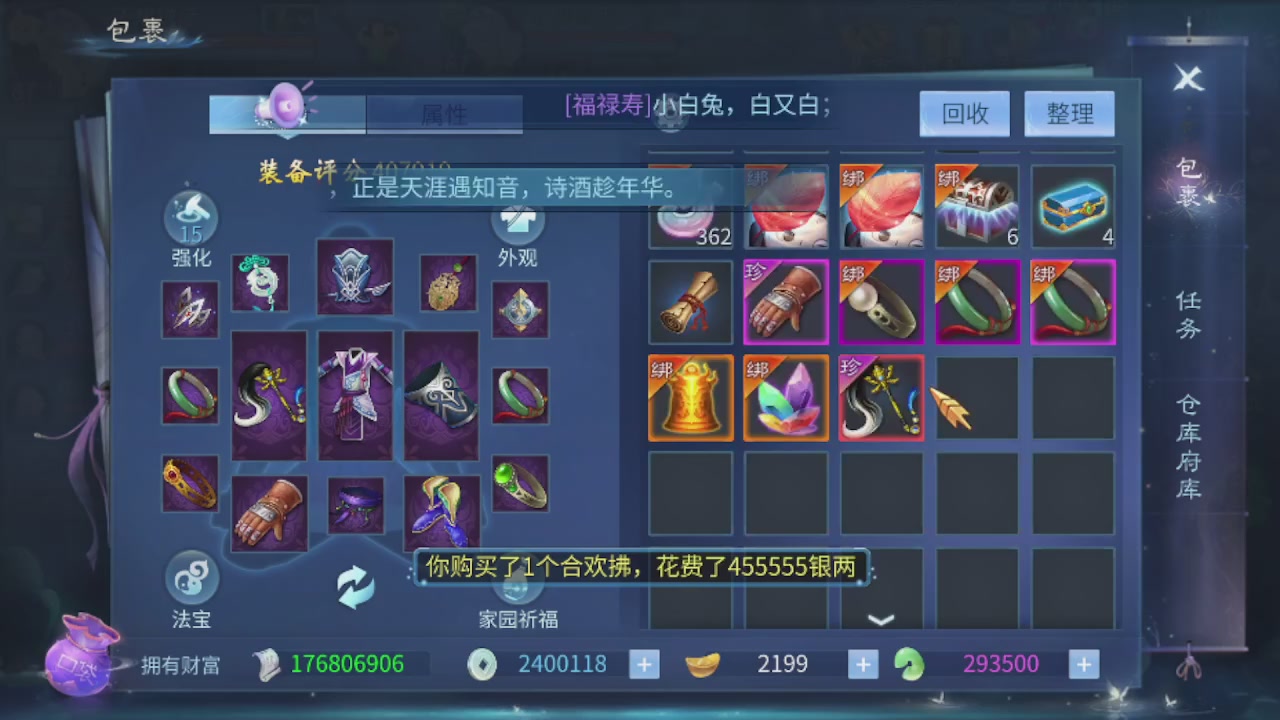
Task: Select the equipped purple robe
Action: [x=356, y=395]
